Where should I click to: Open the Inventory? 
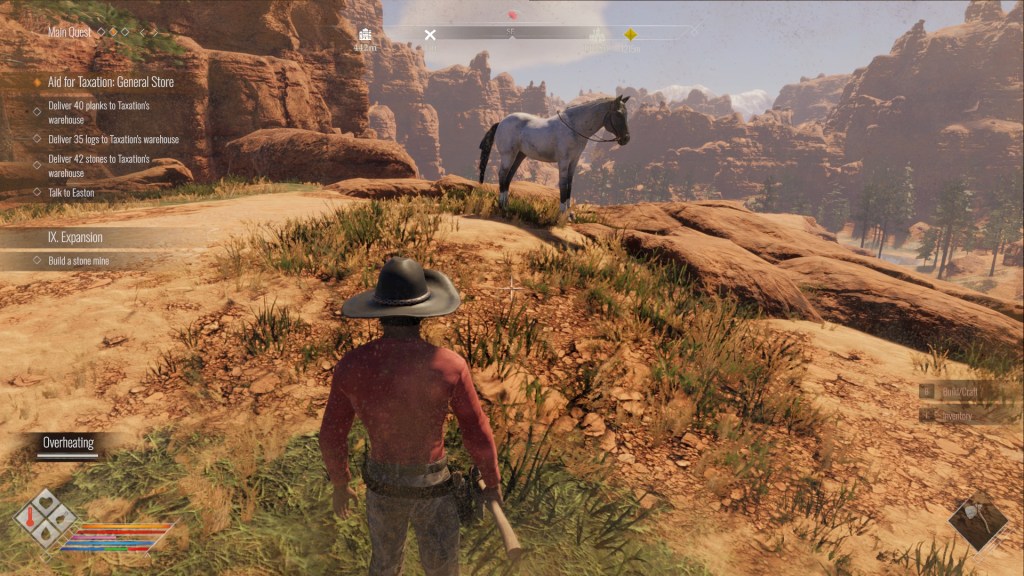(x=961, y=415)
